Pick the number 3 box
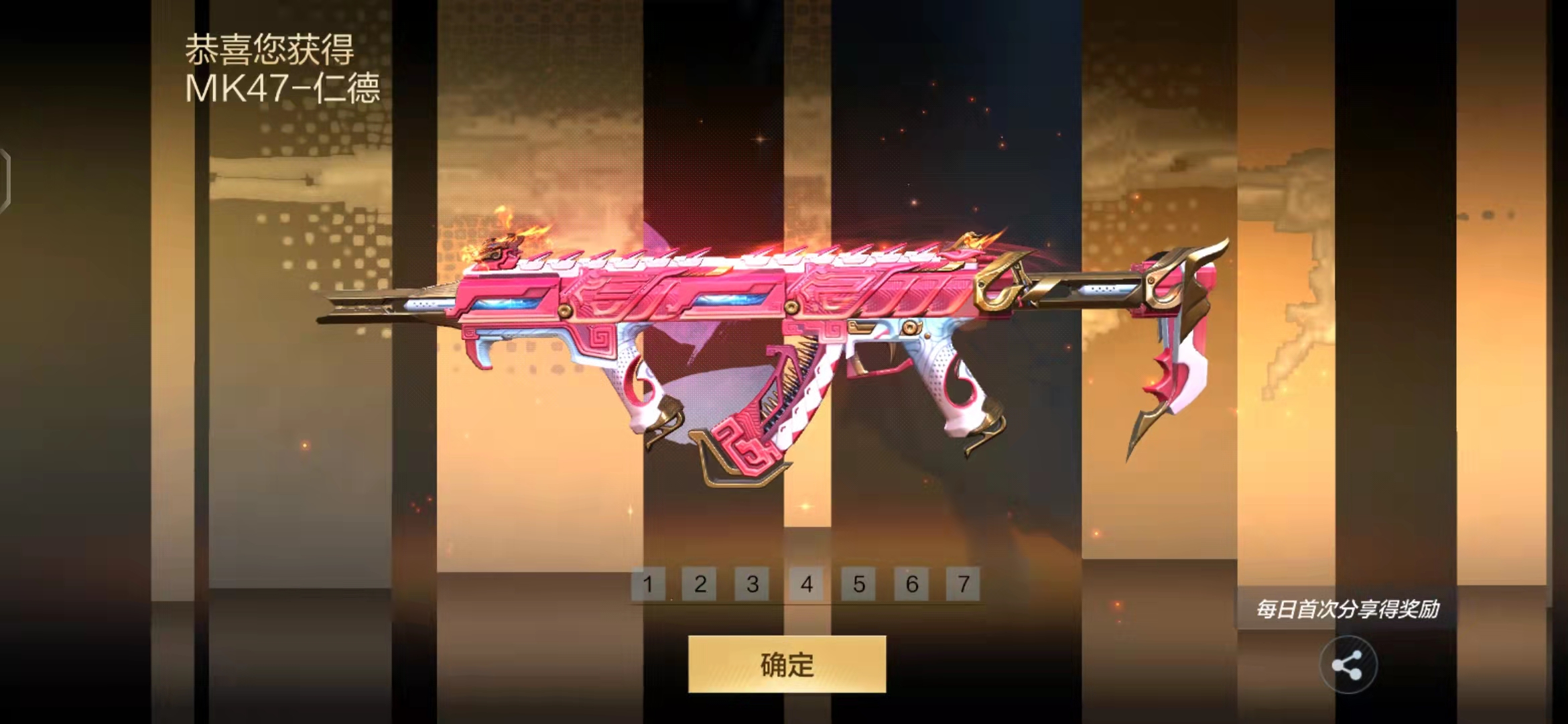Screen dimensions: 1568x724 click(753, 584)
